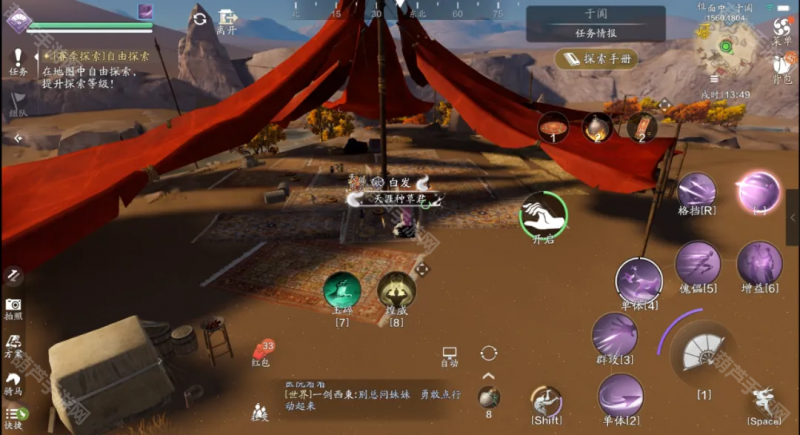
Task: Activate the 玉碎 skill icon
Action: [343, 293]
